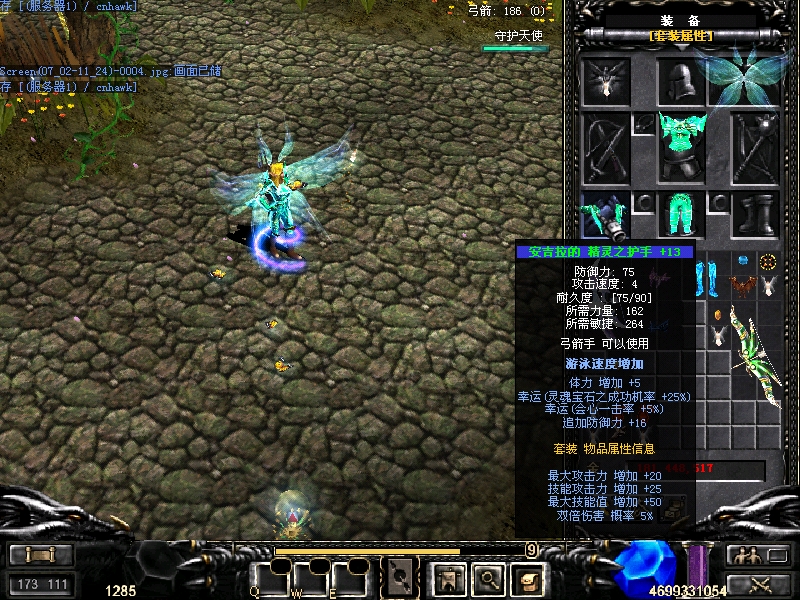Select the blue jewel in inventory

point(743,262)
